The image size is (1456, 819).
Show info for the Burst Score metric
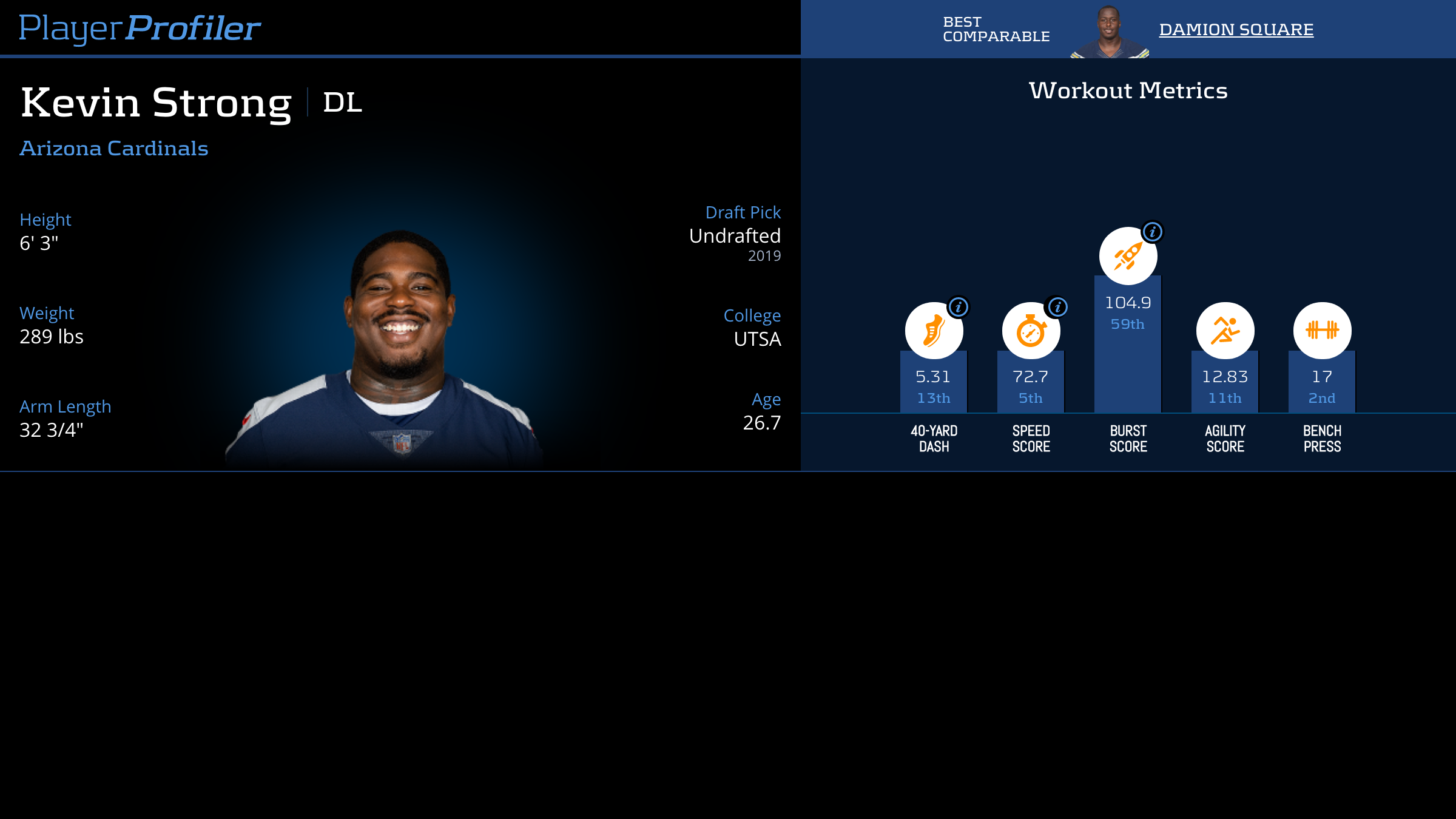click(1152, 232)
